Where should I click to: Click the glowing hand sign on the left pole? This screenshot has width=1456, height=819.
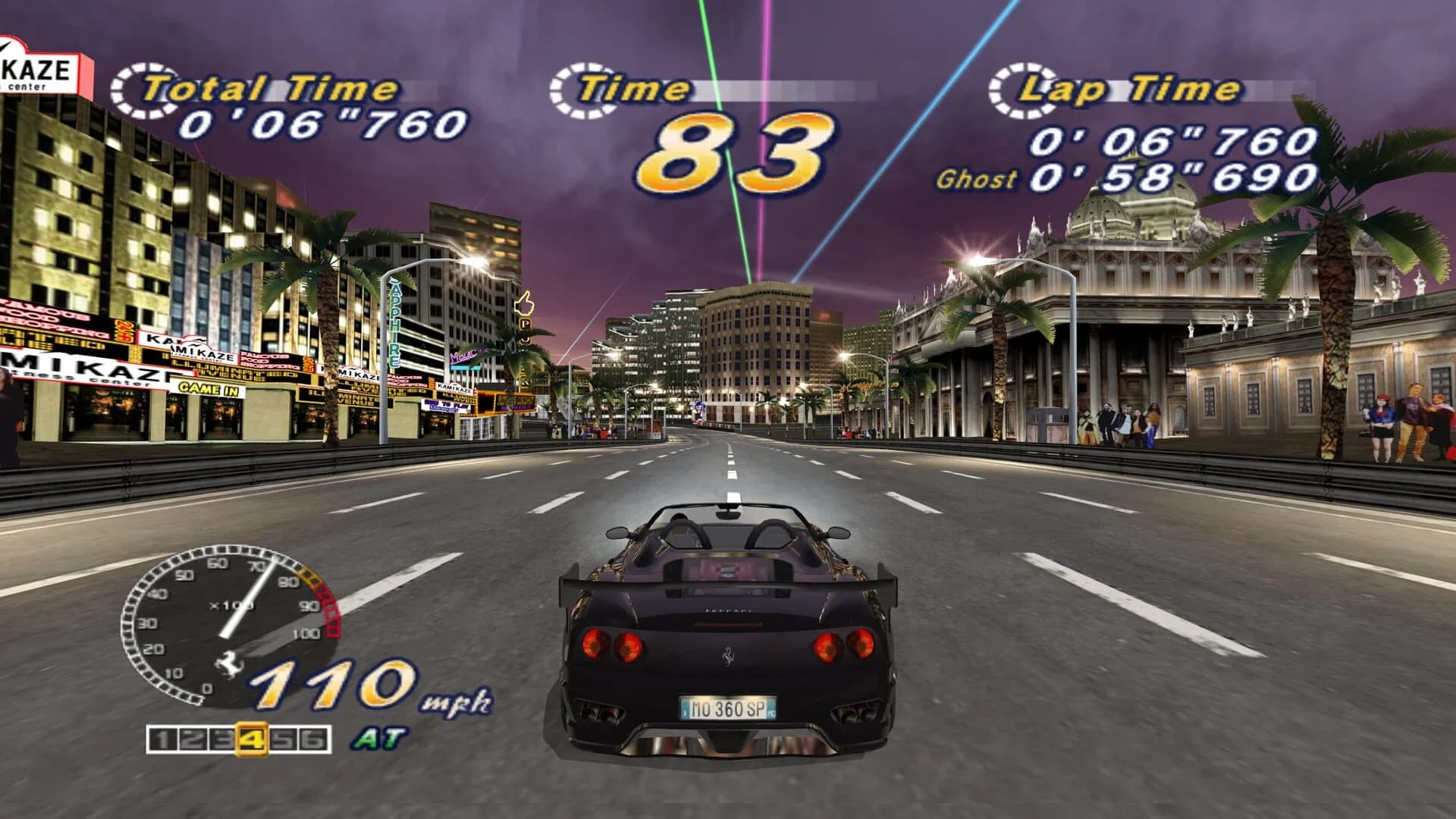click(x=525, y=303)
